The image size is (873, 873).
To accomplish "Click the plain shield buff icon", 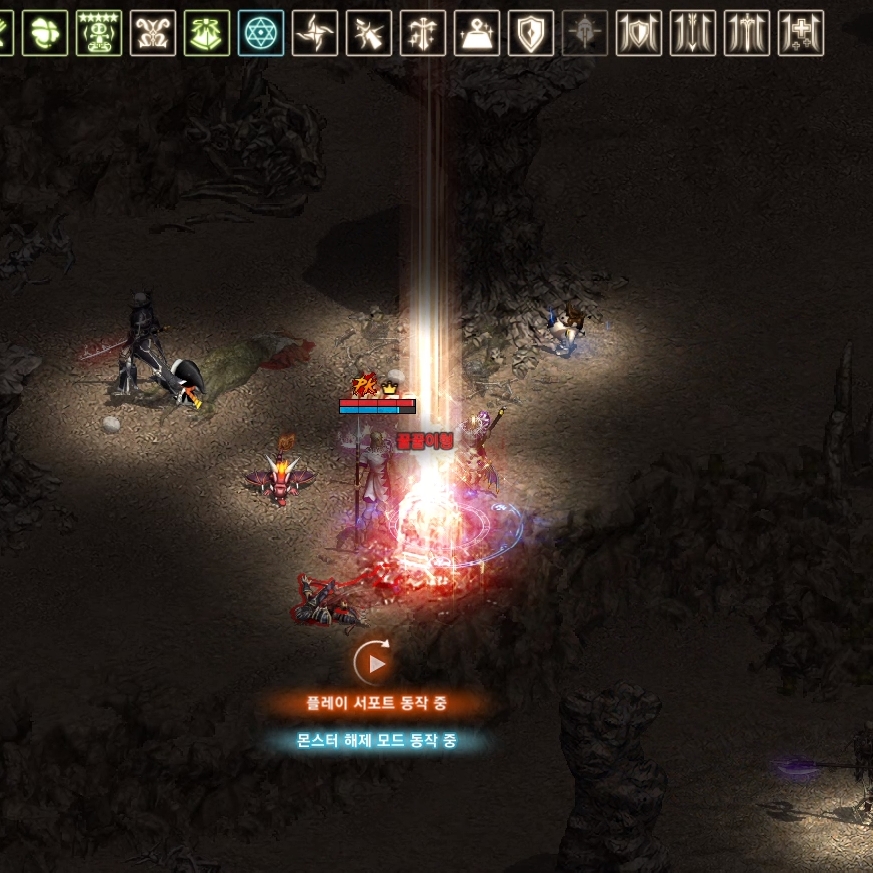I will (531, 33).
